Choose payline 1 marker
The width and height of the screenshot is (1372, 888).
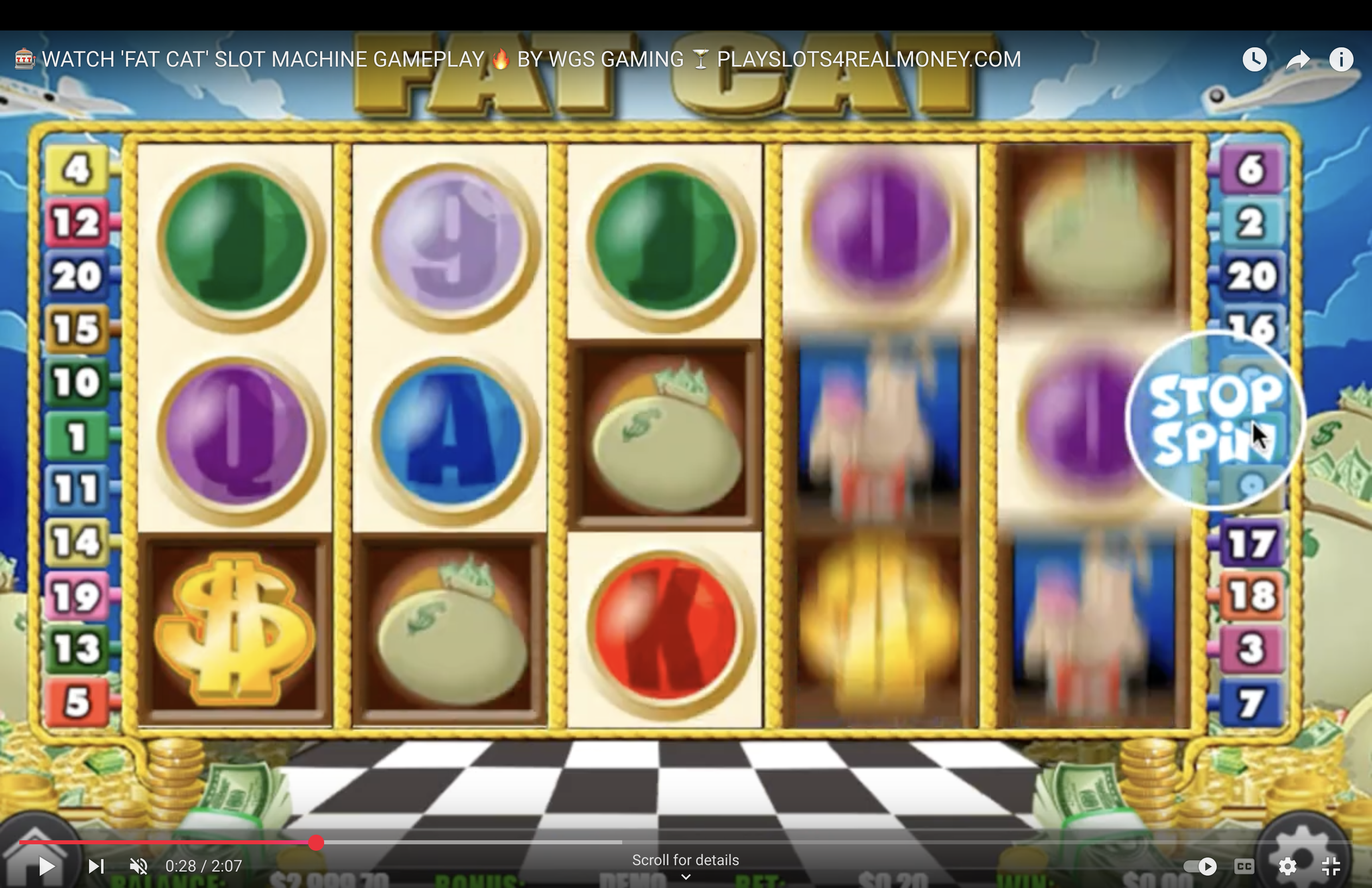click(77, 436)
